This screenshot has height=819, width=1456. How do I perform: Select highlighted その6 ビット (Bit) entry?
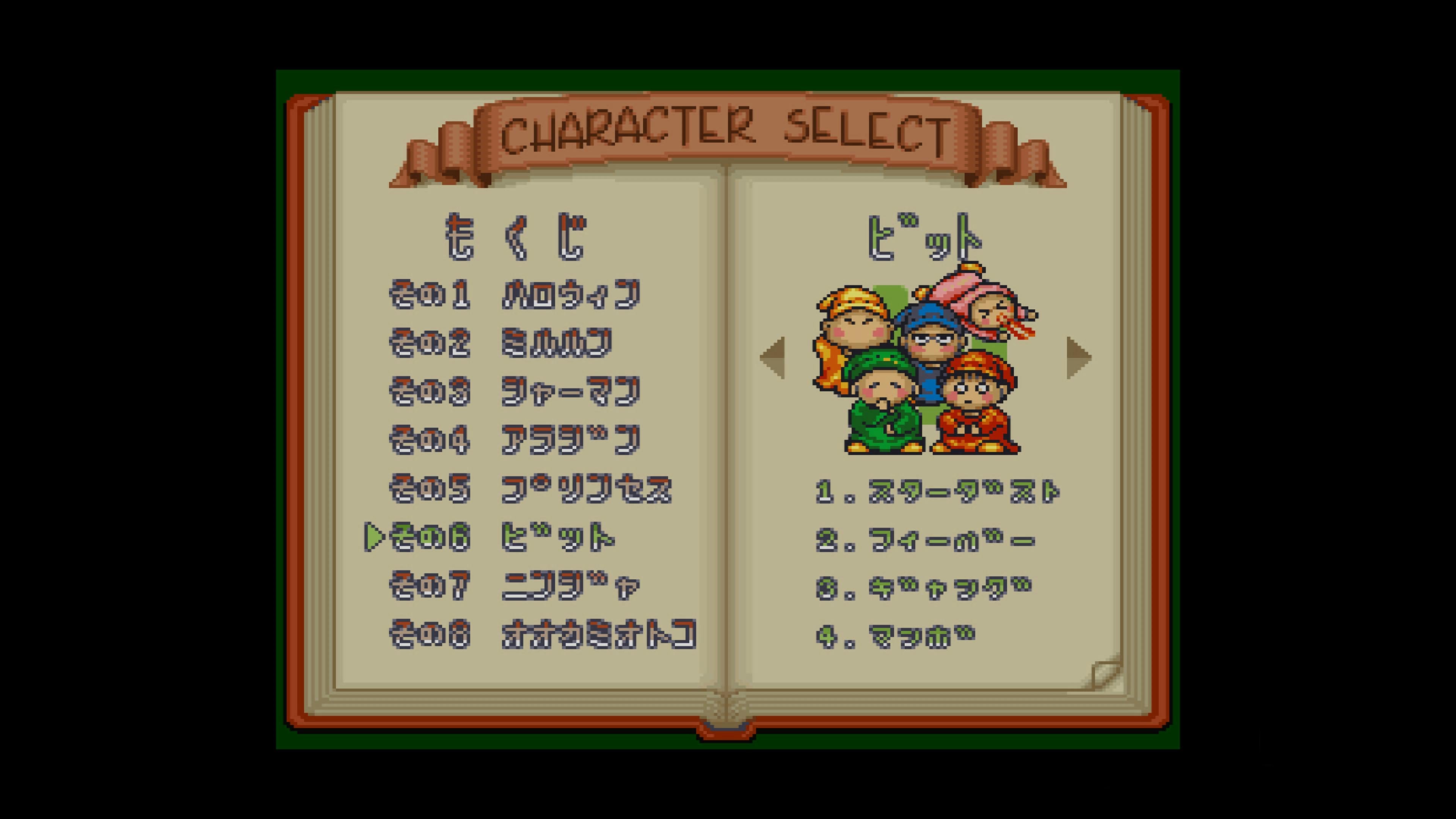click(502, 538)
